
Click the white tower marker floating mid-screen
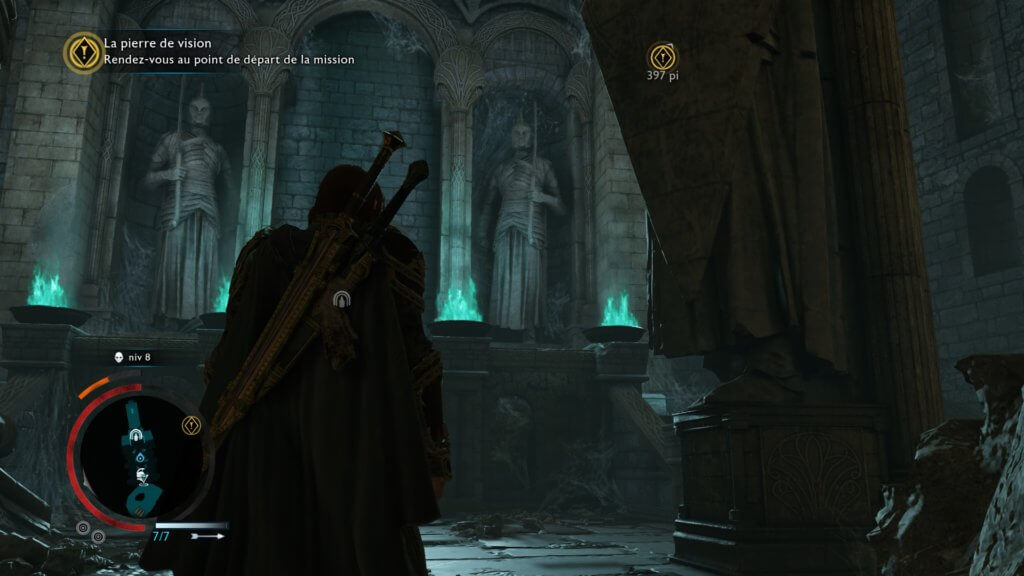(342, 297)
